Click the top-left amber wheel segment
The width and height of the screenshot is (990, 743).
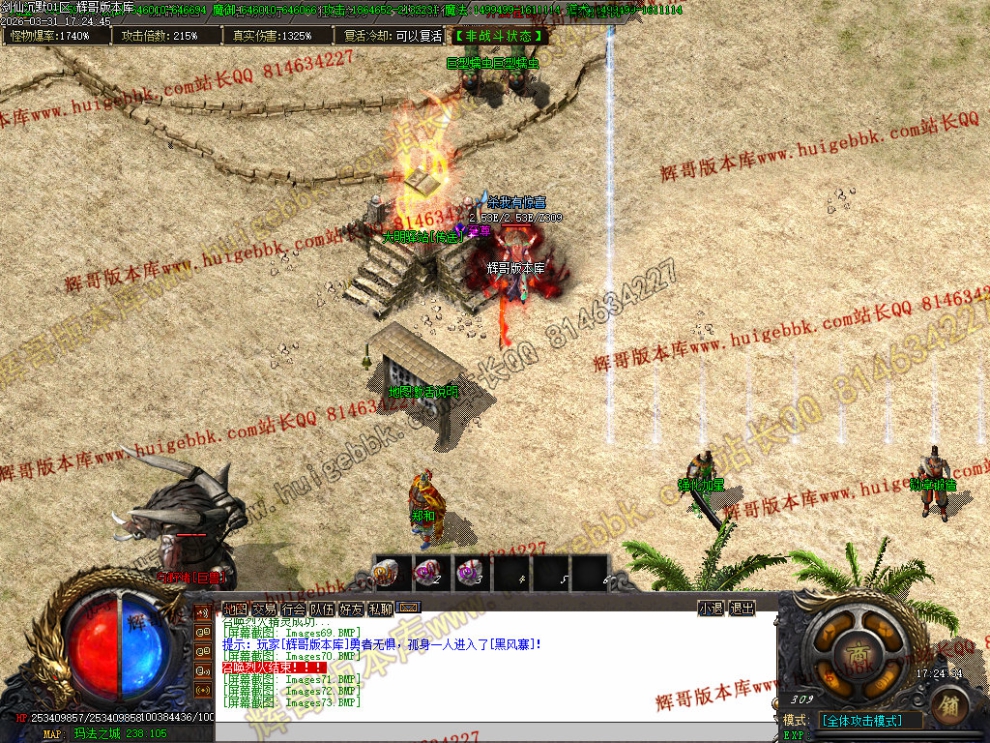point(831,629)
